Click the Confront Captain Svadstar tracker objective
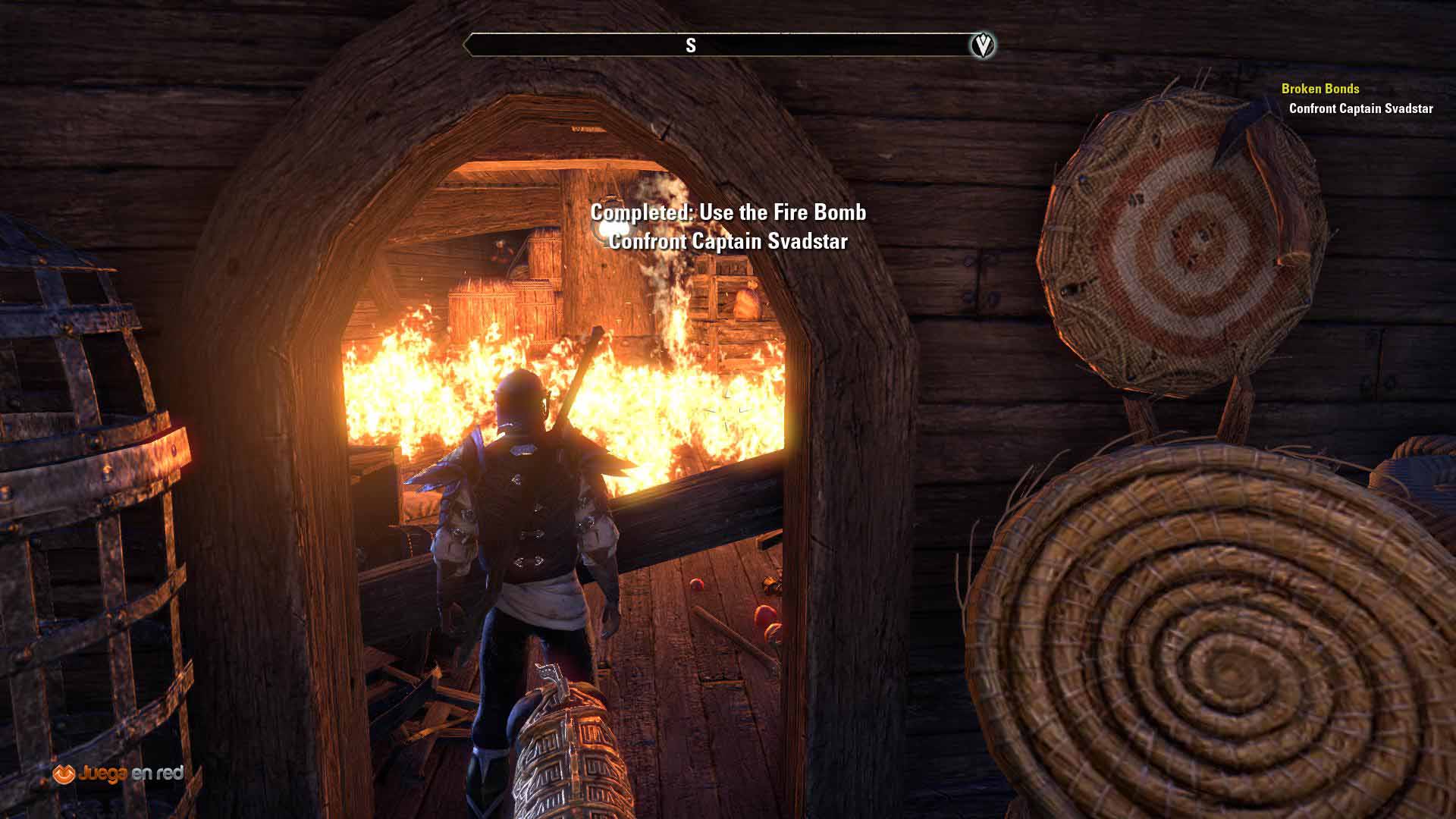This screenshot has height=819, width=1456. [1360, 108]
